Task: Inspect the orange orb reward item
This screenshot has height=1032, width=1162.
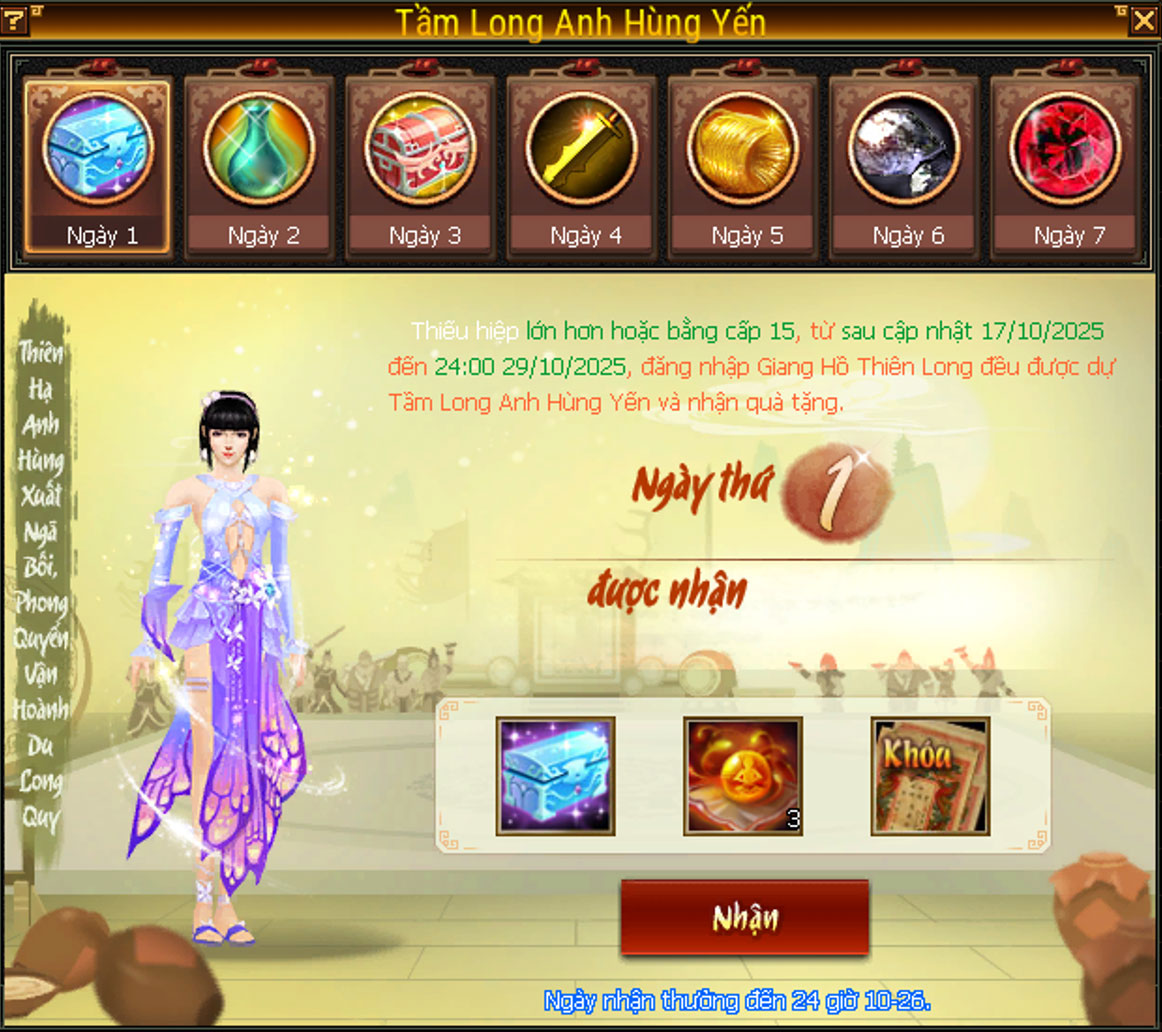Action: [743, 776]
